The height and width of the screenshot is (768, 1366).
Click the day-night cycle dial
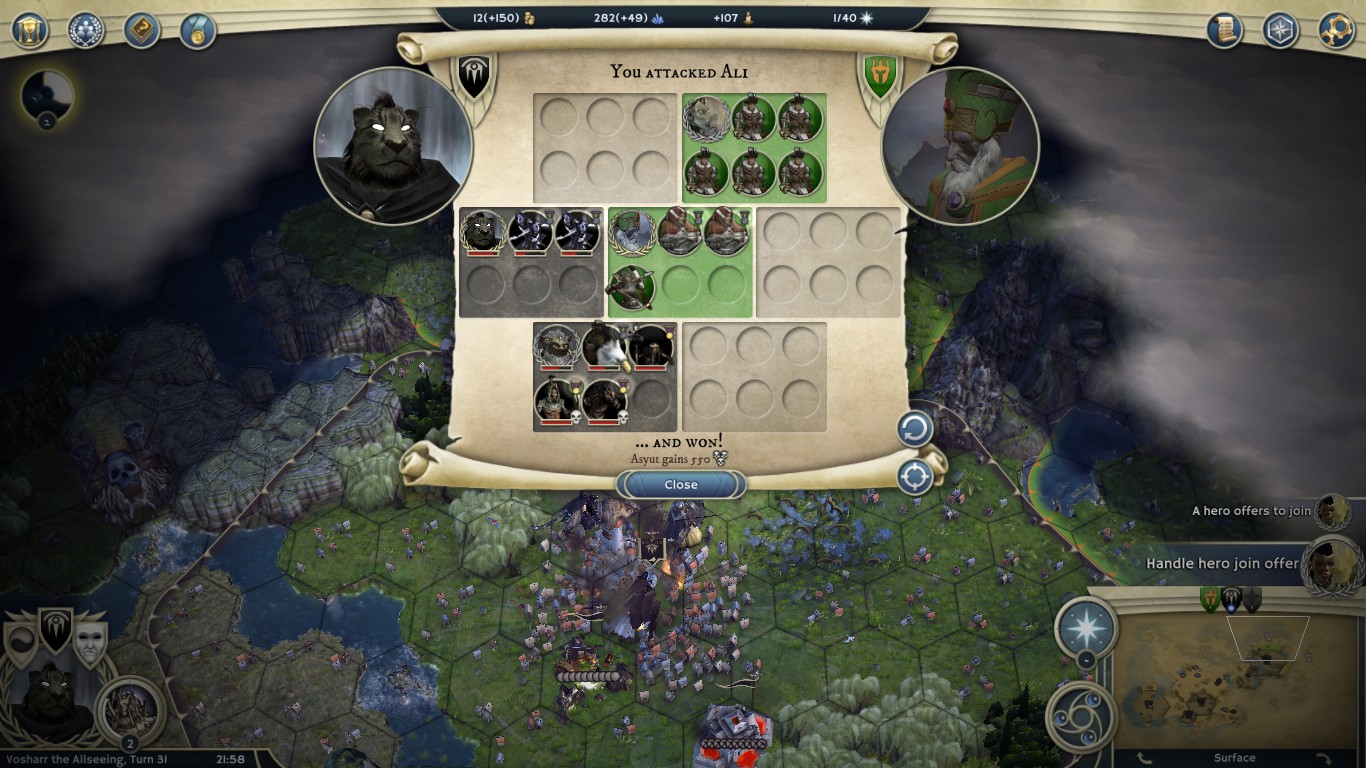(x=46, y=97)
